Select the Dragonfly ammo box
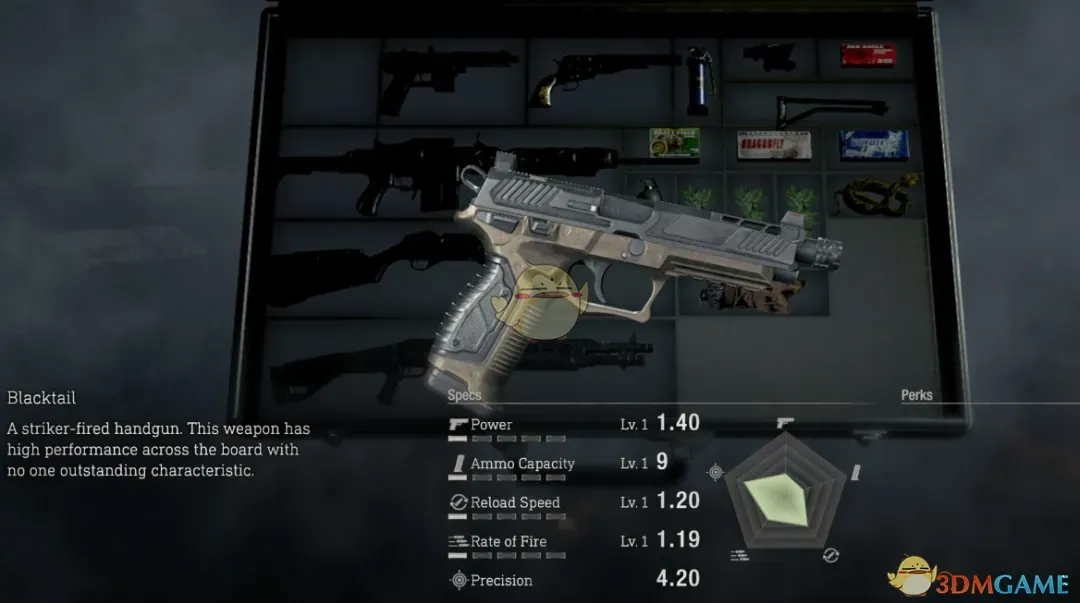1080x603 pixels. (772, 144)
